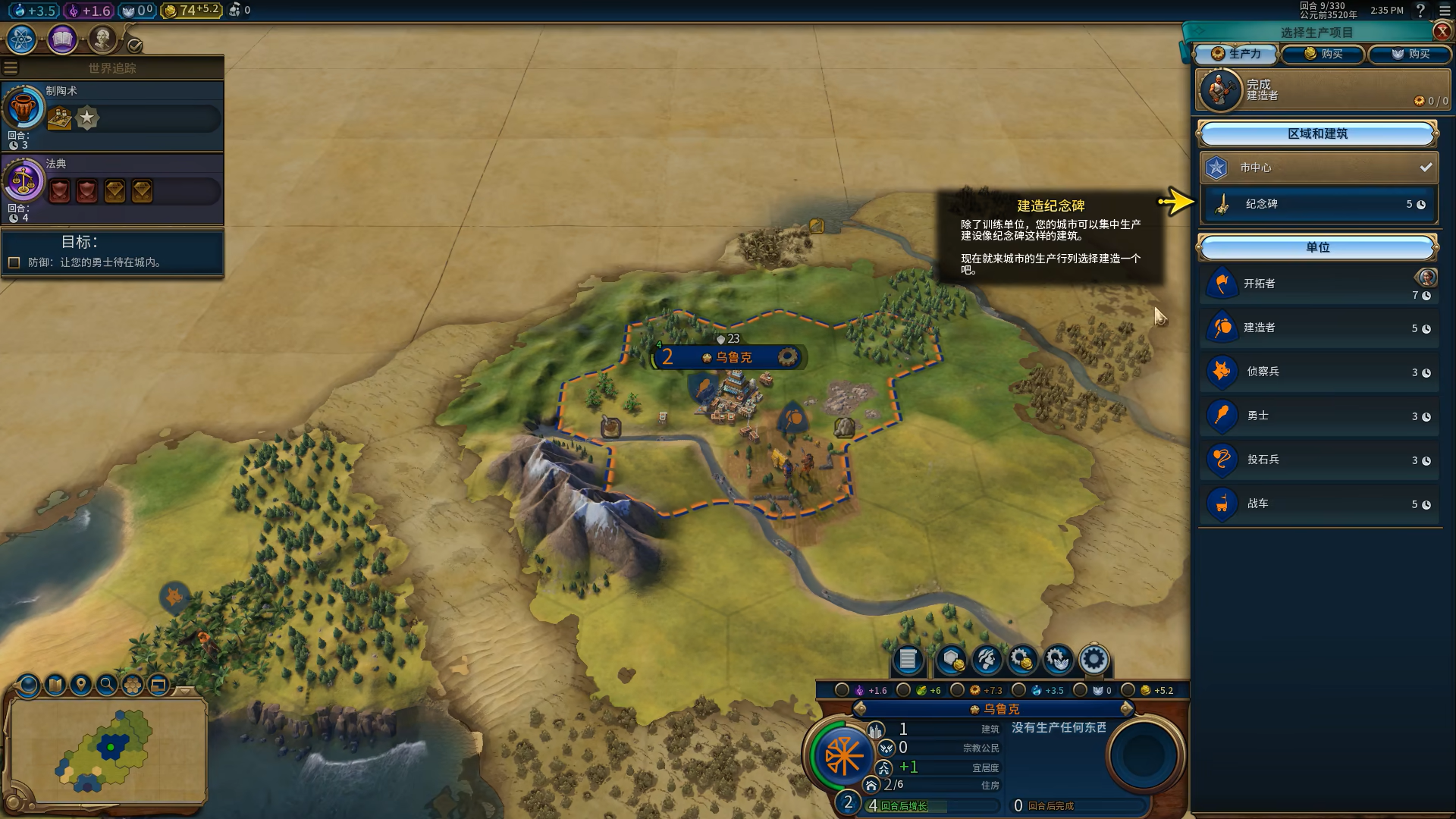Open the gold Purchase (购买) tab
Image resolution: width=1456 pixels, height=819 pixels.
pyautogui.click(x=1323, y=54)
